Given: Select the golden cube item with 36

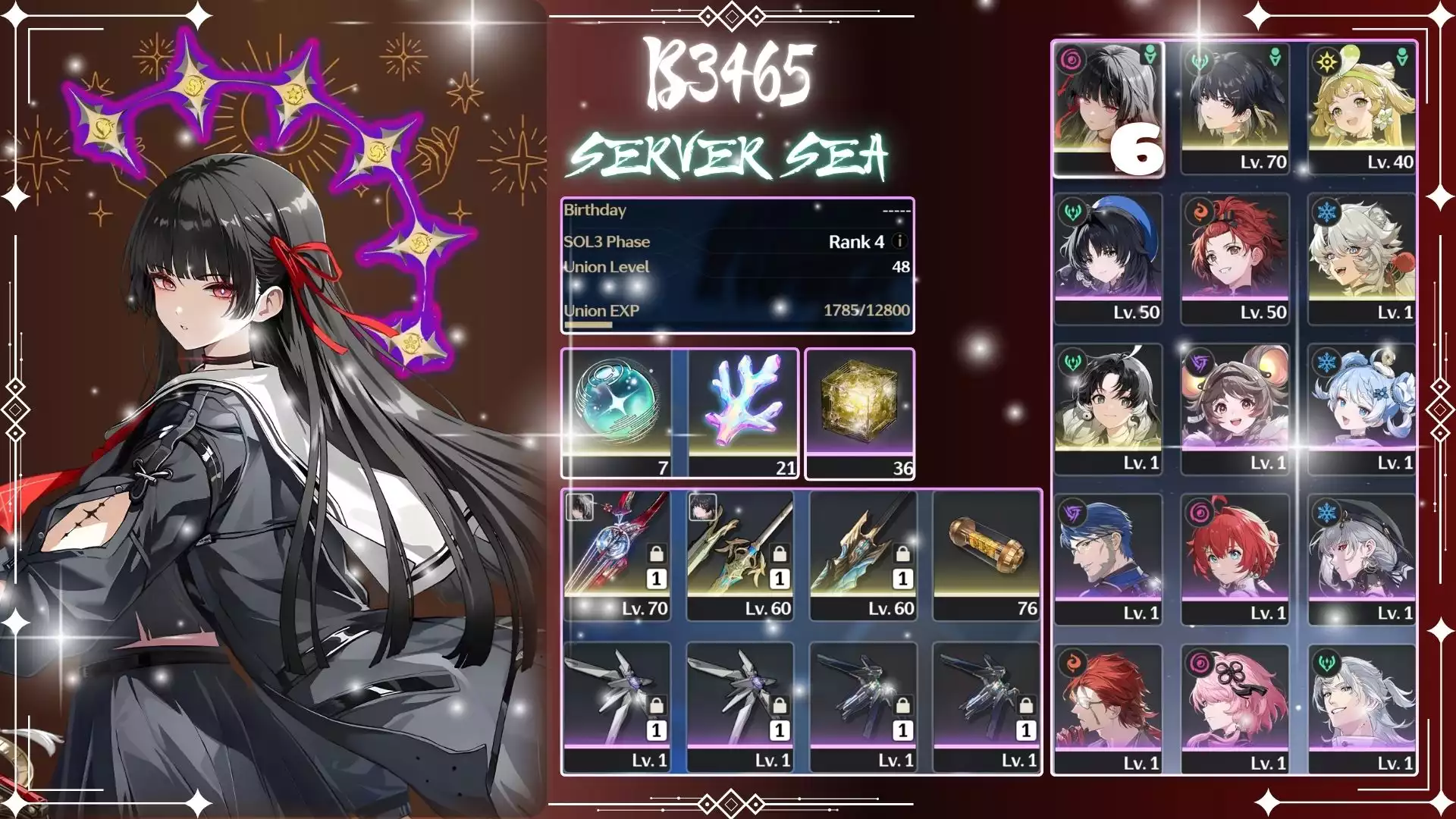Looking at the screenshot, I should point(859,413).
